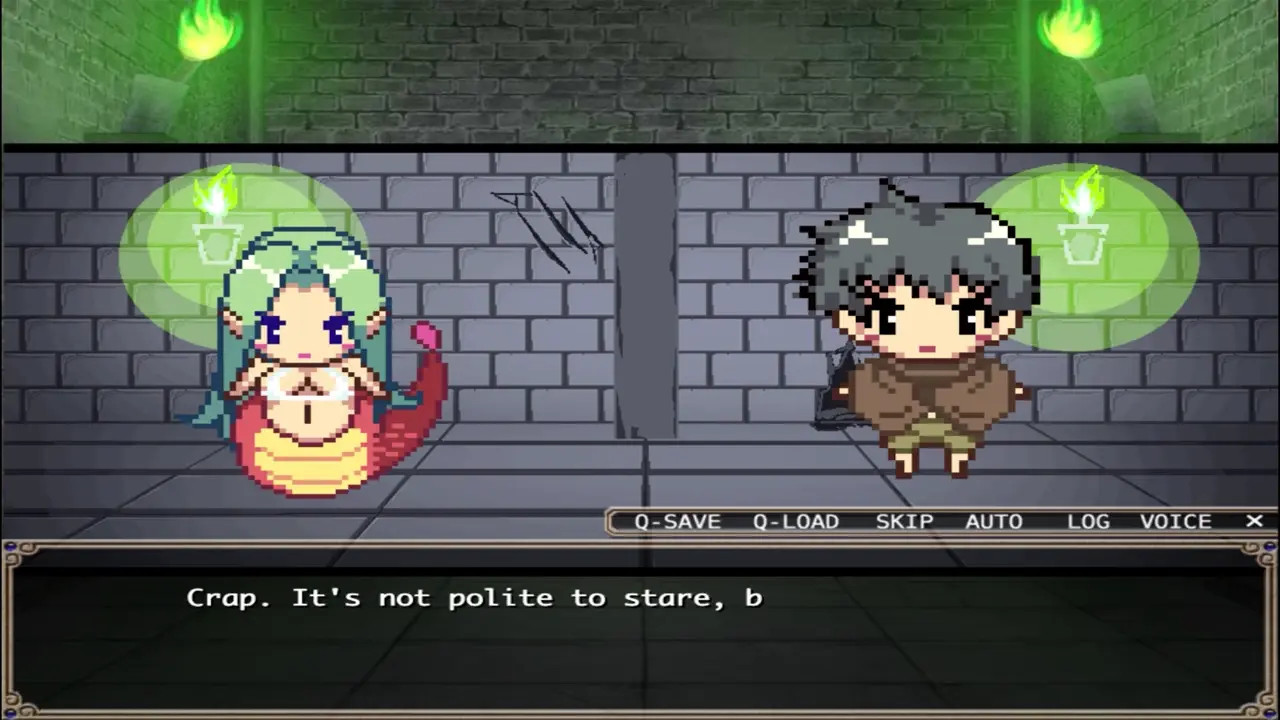Activate the SKIP dialogue button
Image resolution: width=1280 pixels, height=720 pixels.
(x=904, y=521)
